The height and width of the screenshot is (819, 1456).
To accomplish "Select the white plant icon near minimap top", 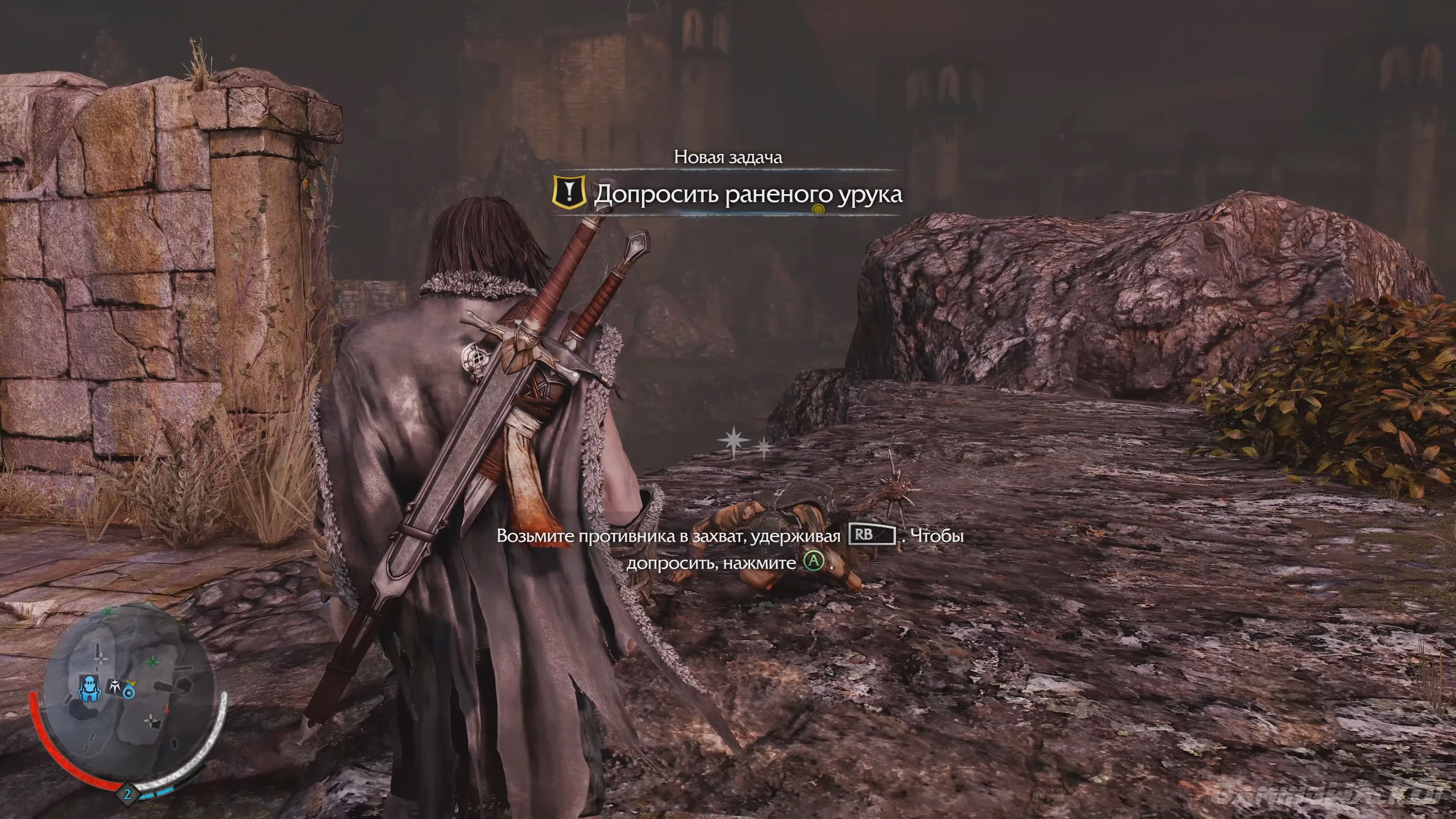I will 101,659.
